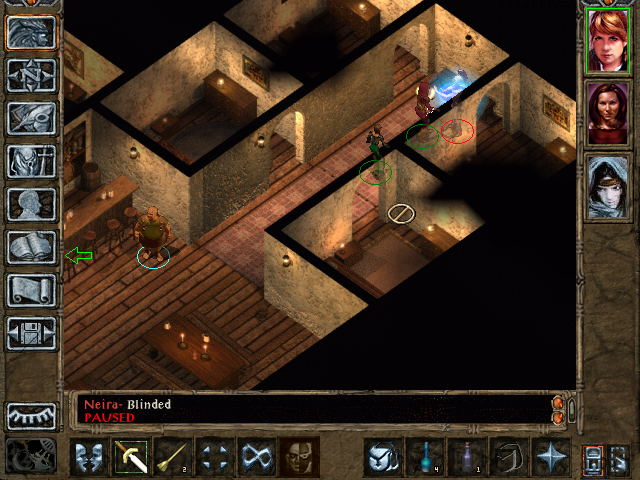The width and height of the screenshot is (640, 480).
Task: Use the blue potion quick item
Action: [426, 457]
